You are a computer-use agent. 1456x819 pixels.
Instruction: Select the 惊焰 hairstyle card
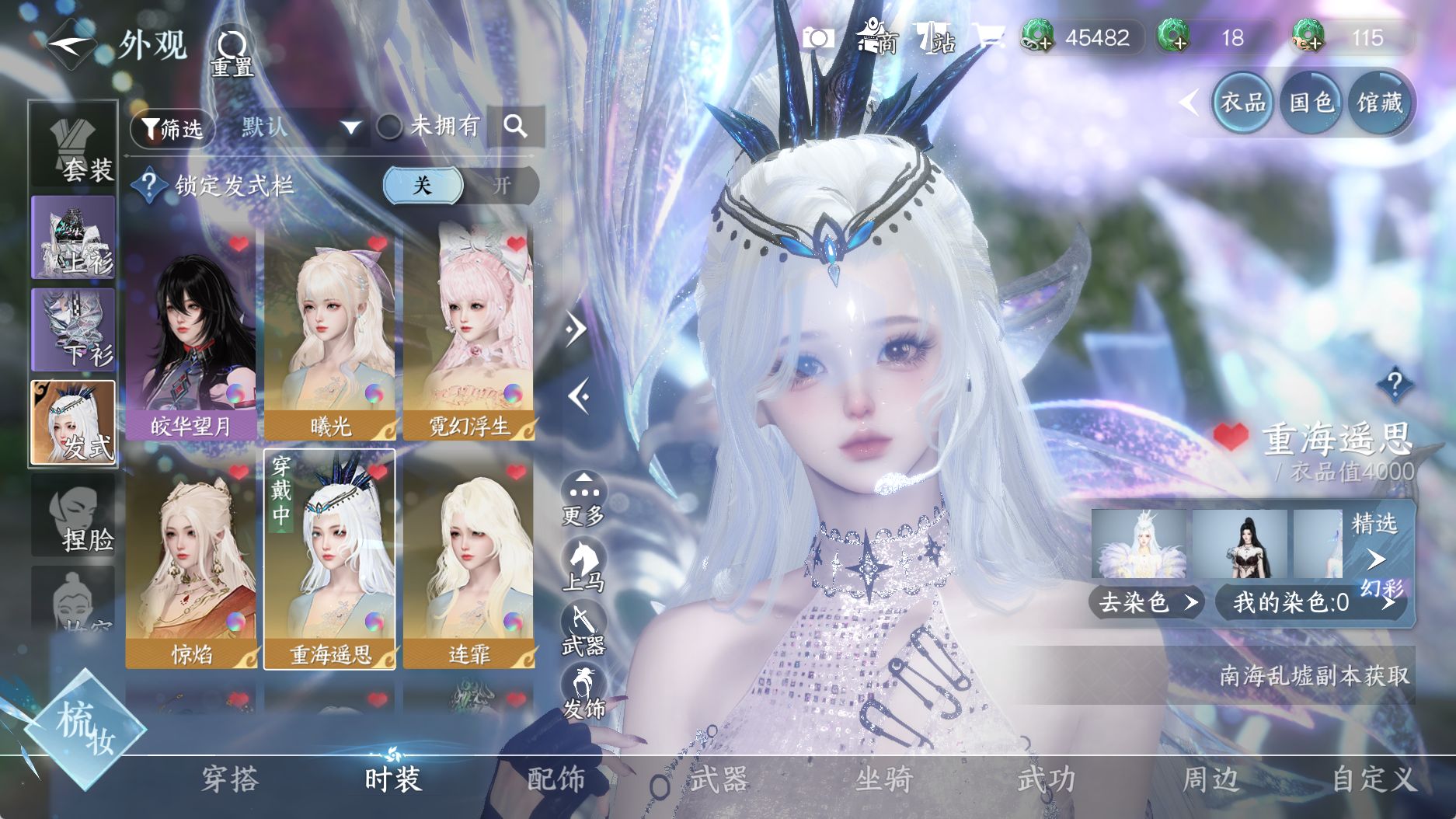point(191,561)
